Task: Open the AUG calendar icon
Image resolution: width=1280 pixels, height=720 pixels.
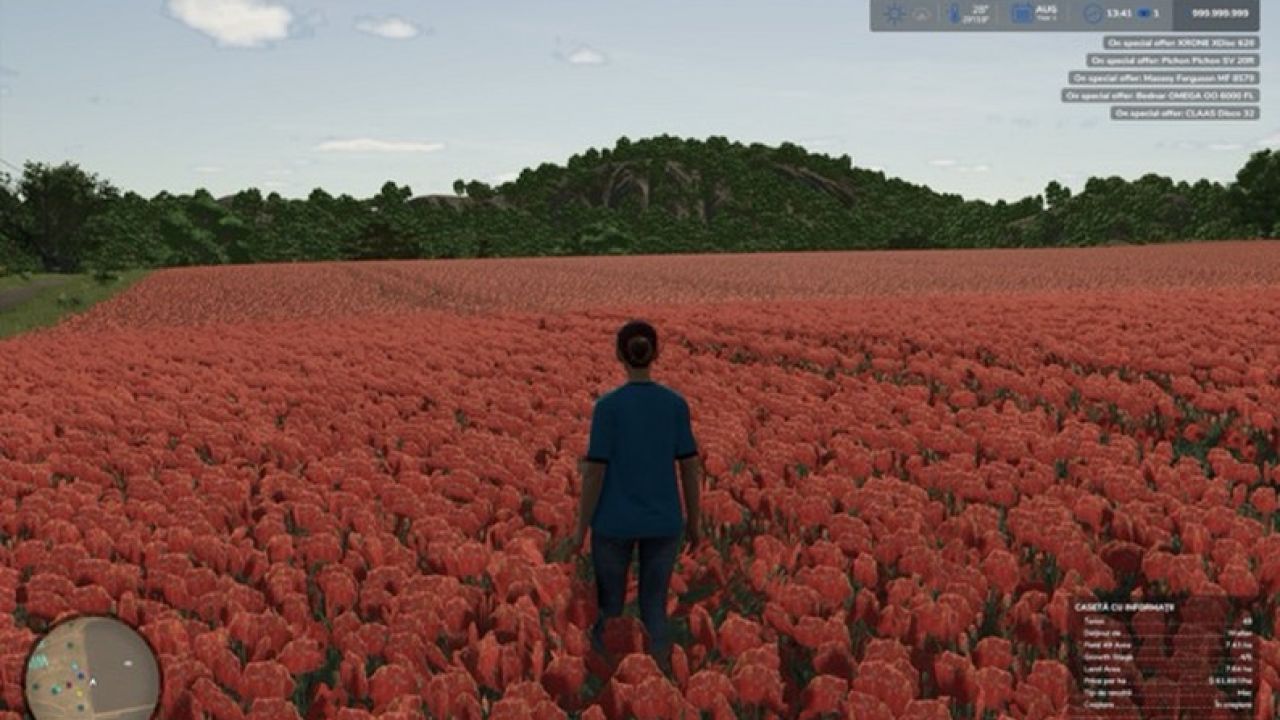Action: click(x=1020, y=14)
